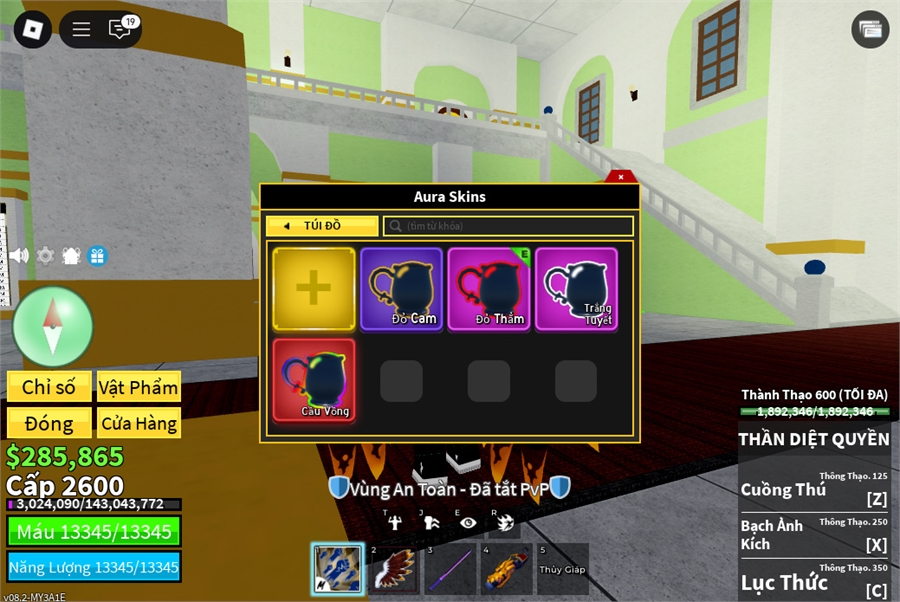Select the purple sword in hotbar

[449, 568]
